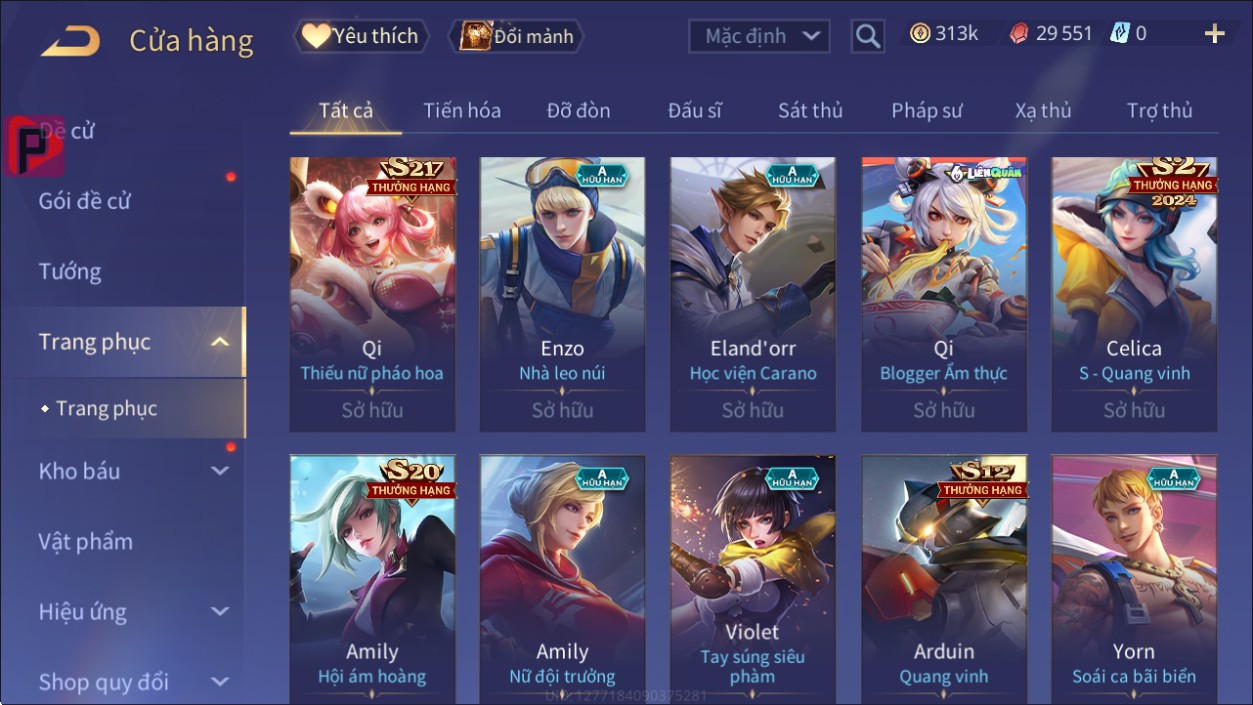Open the Mặc định sort dropdown
Screen dimensions: 1253x705
(x=759, y=37)
